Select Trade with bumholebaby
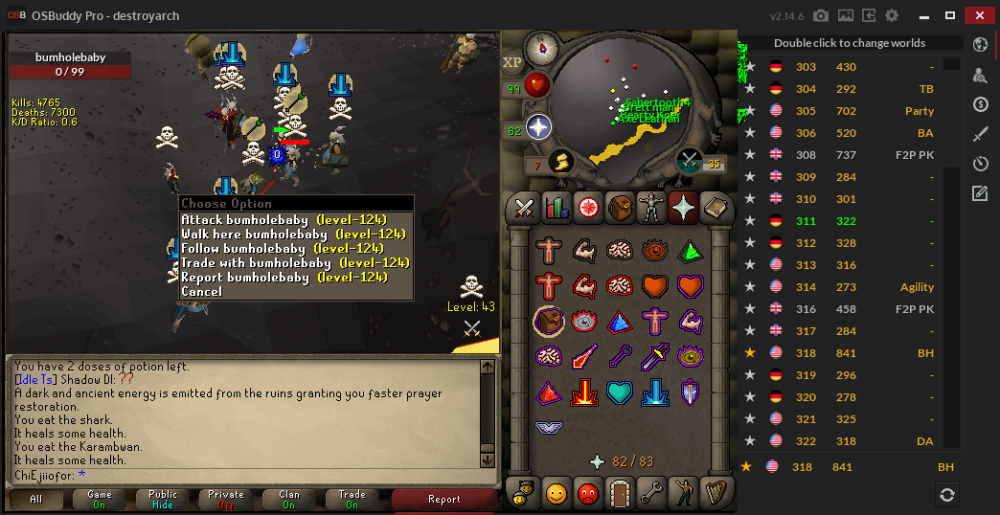Viewport: 1000px width, 515px height. pyautogui.click(x=295, y=263)
